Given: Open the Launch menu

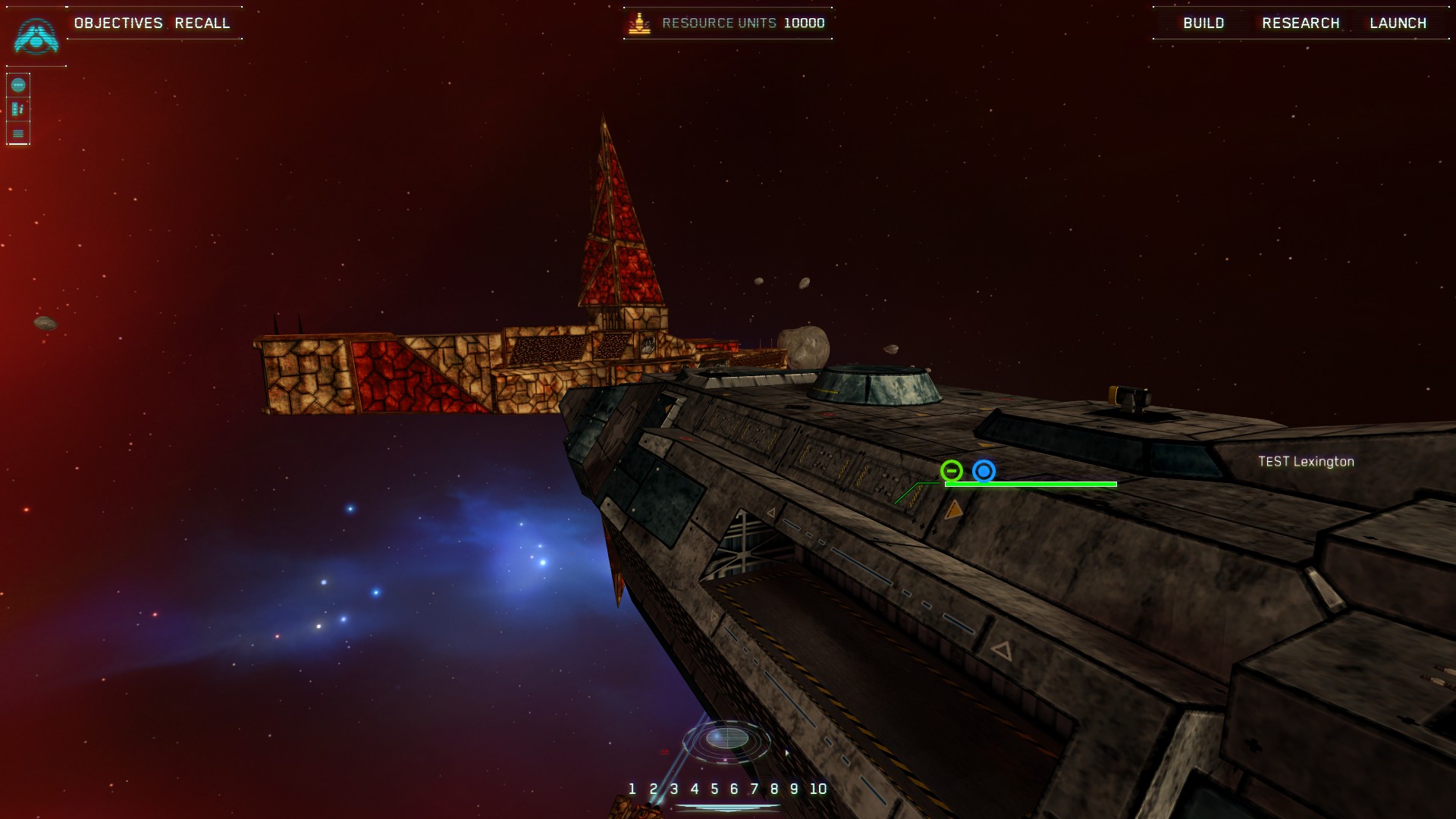Looking at the screenshot, I should pyautogui.click(x=1398, y=24).
